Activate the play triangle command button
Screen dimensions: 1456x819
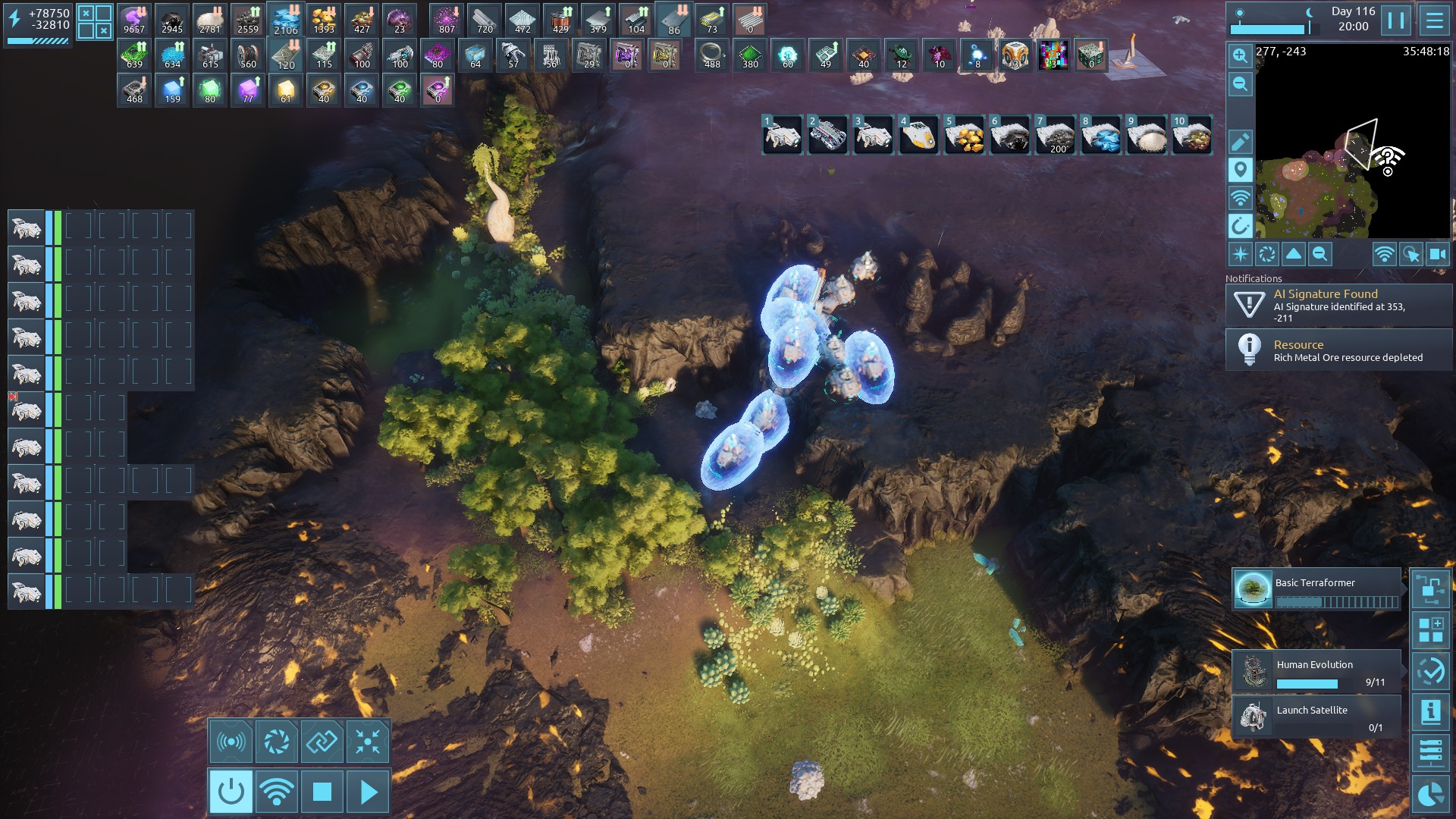coord(369,792)
